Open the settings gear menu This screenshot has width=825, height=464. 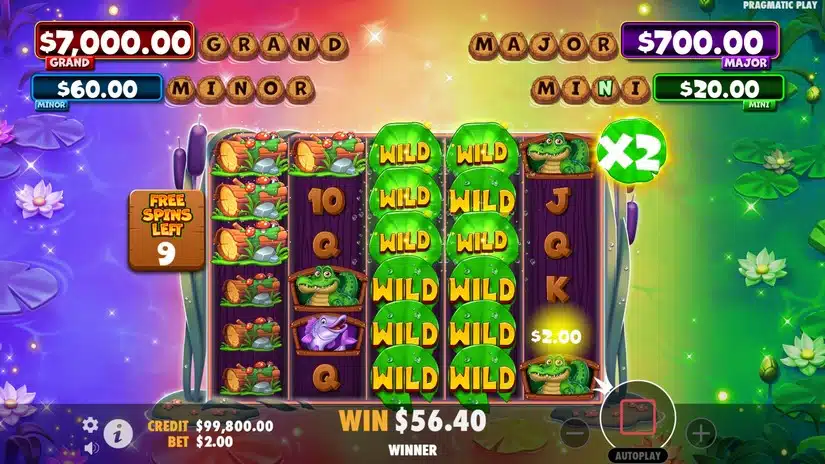pos(90,425)
